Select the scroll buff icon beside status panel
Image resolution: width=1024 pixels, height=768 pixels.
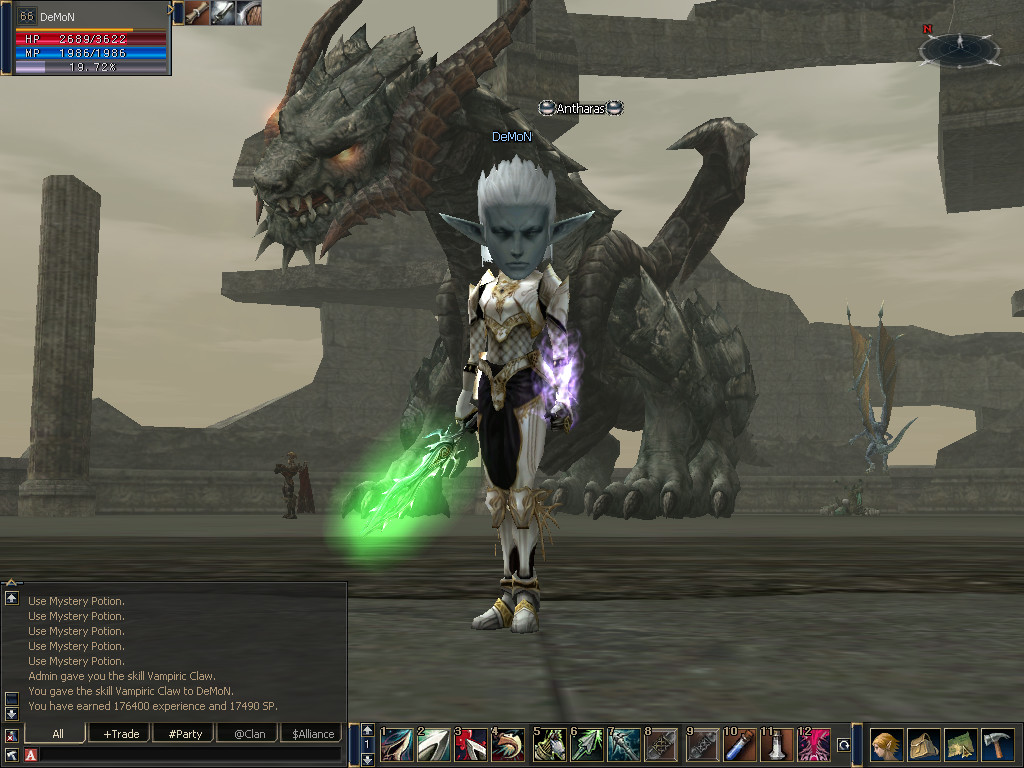click(197, 13)
